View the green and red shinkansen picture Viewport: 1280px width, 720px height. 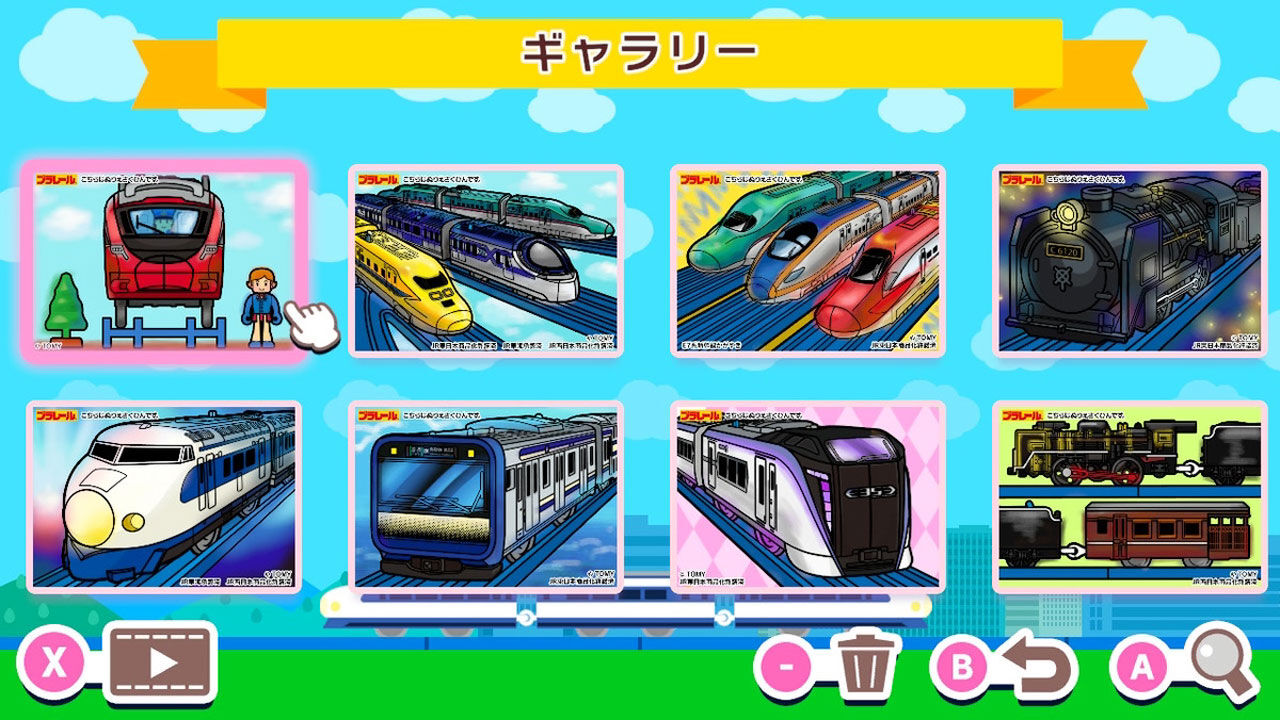click(x=808, y=262)
